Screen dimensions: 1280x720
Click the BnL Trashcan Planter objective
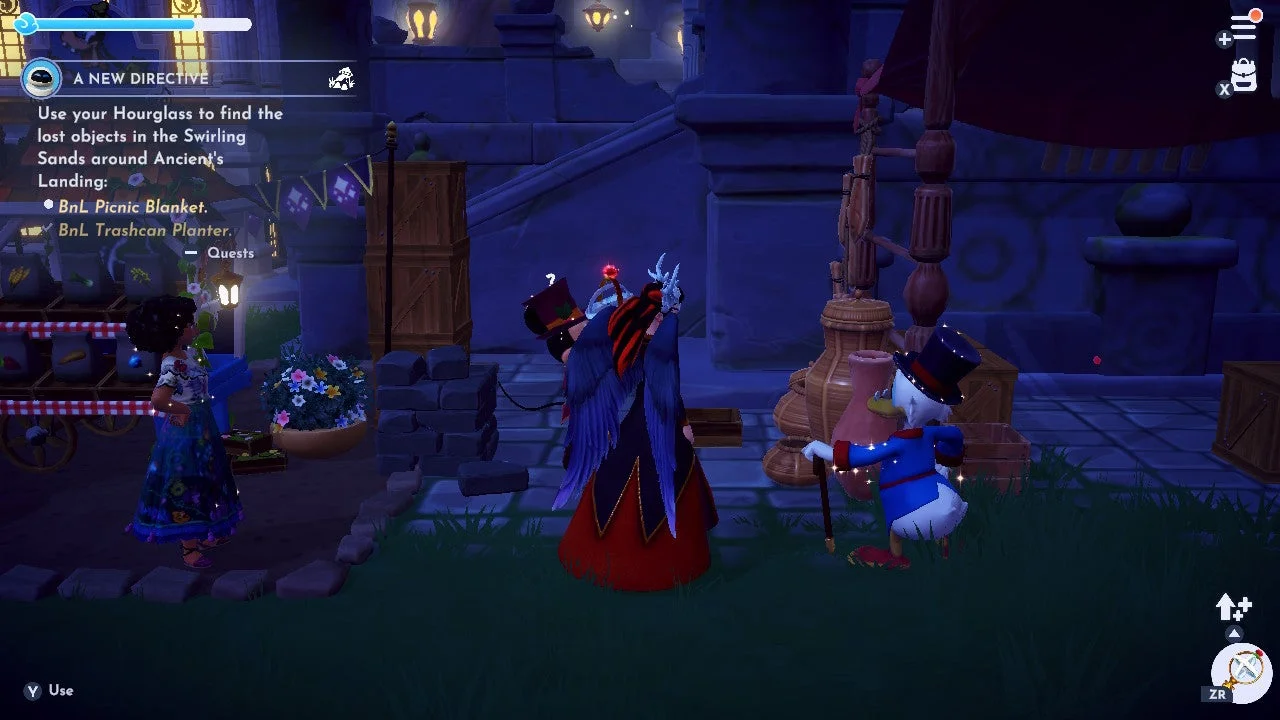point(144,230)
